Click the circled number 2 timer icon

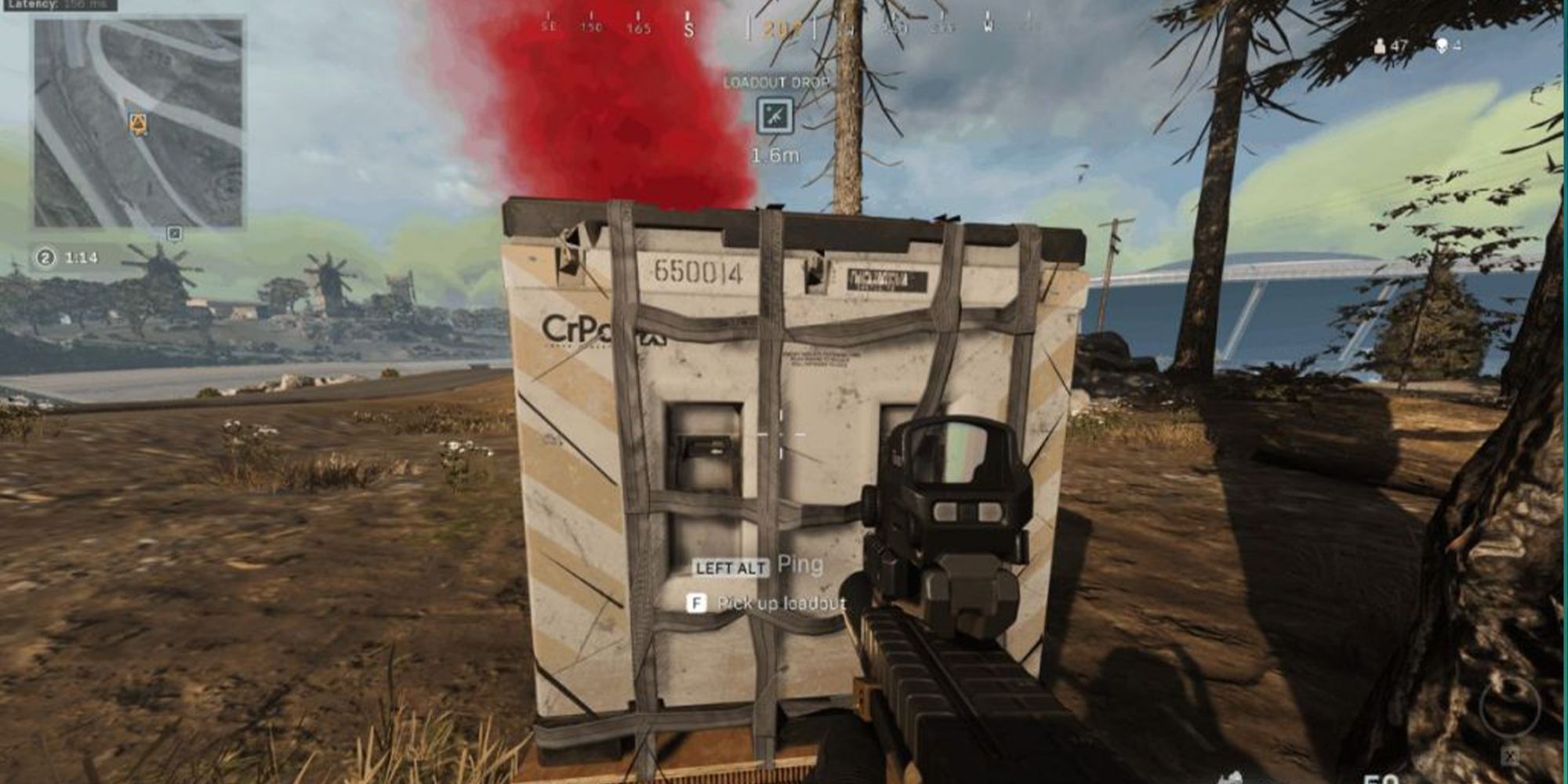[45, 256]
